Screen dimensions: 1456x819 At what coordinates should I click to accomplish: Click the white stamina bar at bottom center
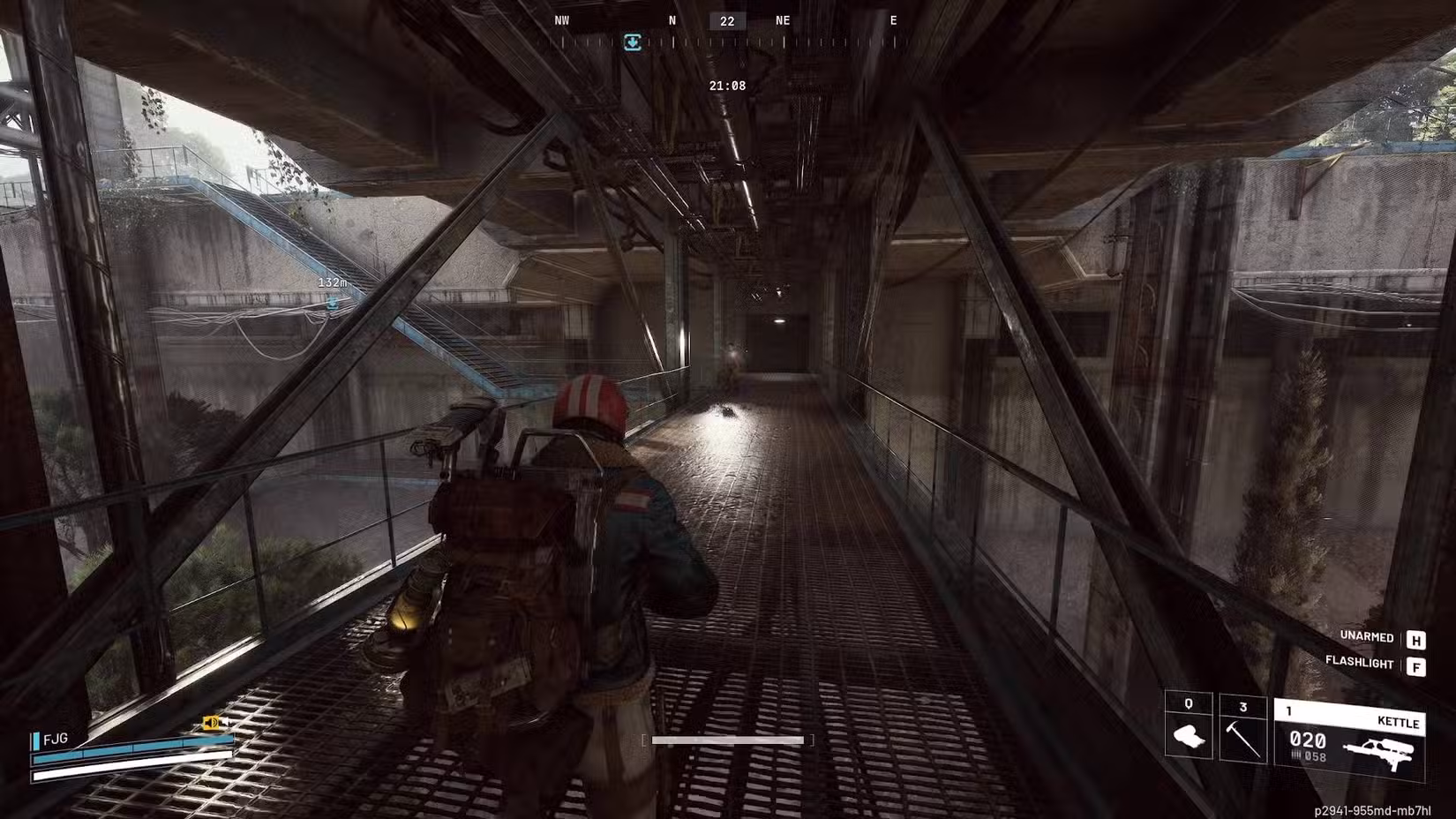tap(730, 740)
